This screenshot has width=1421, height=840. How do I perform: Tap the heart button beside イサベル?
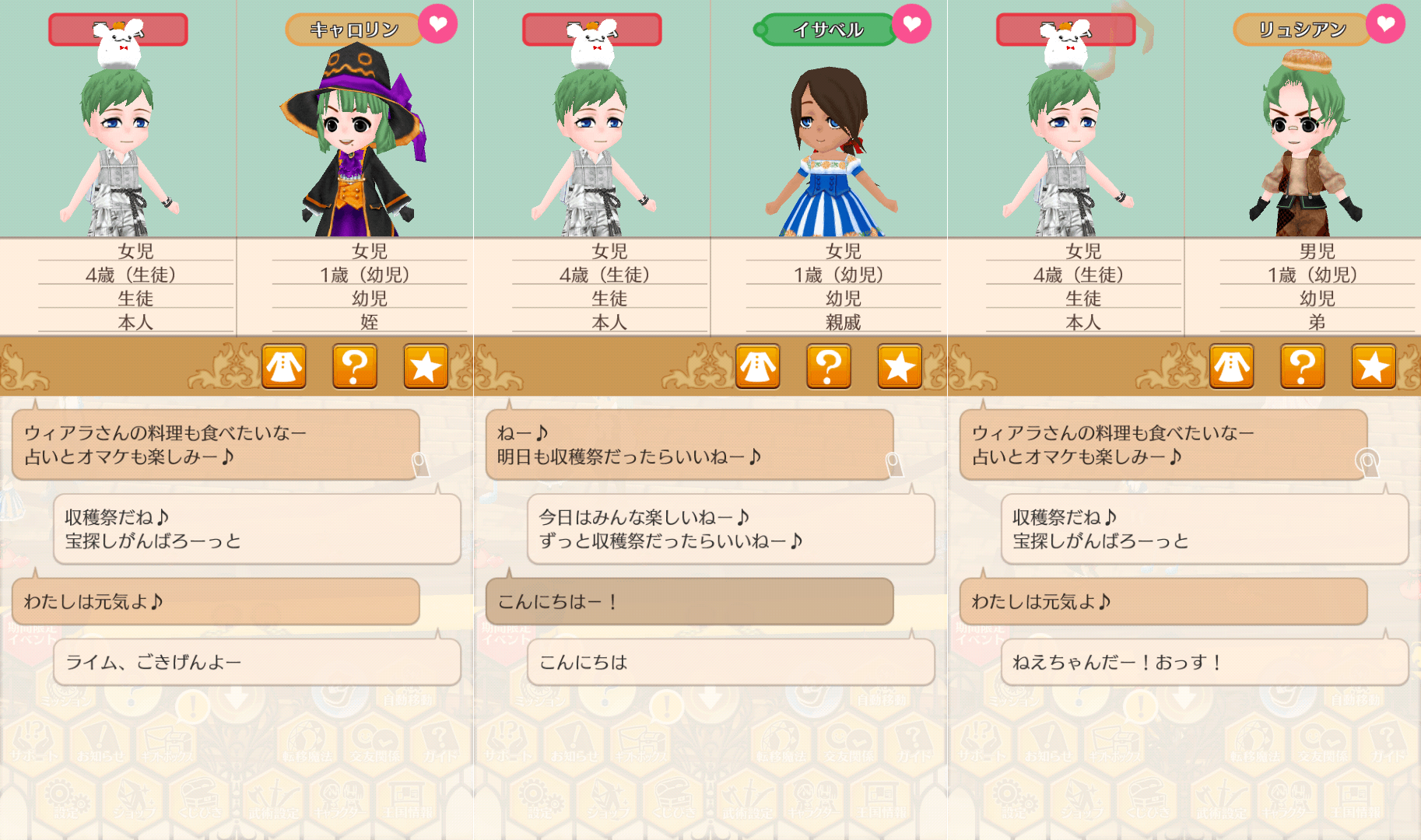coord(911,25)
